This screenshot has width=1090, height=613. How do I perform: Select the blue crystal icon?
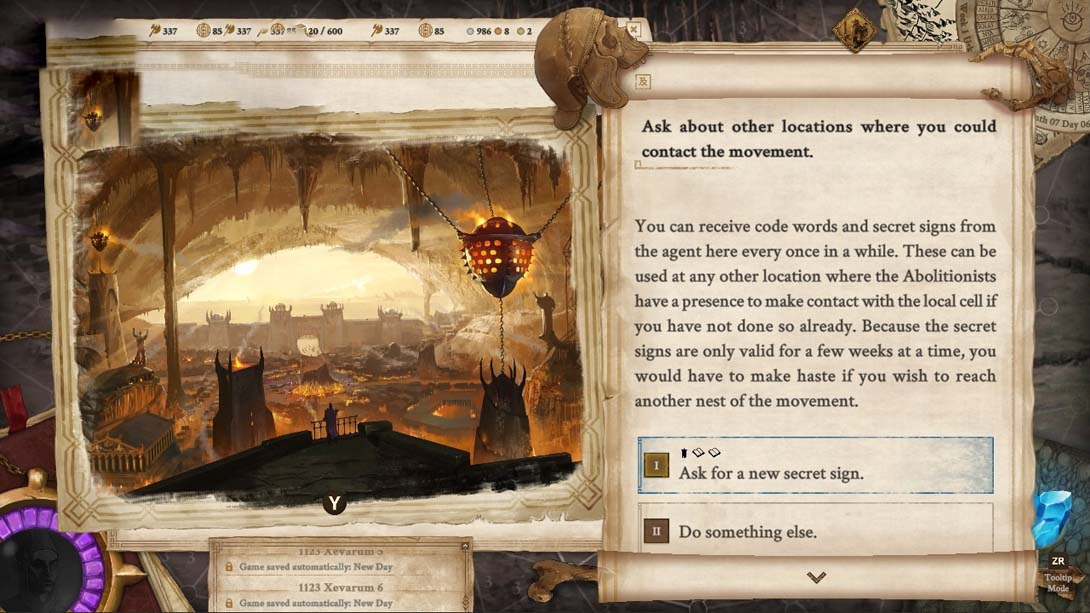1053,520
